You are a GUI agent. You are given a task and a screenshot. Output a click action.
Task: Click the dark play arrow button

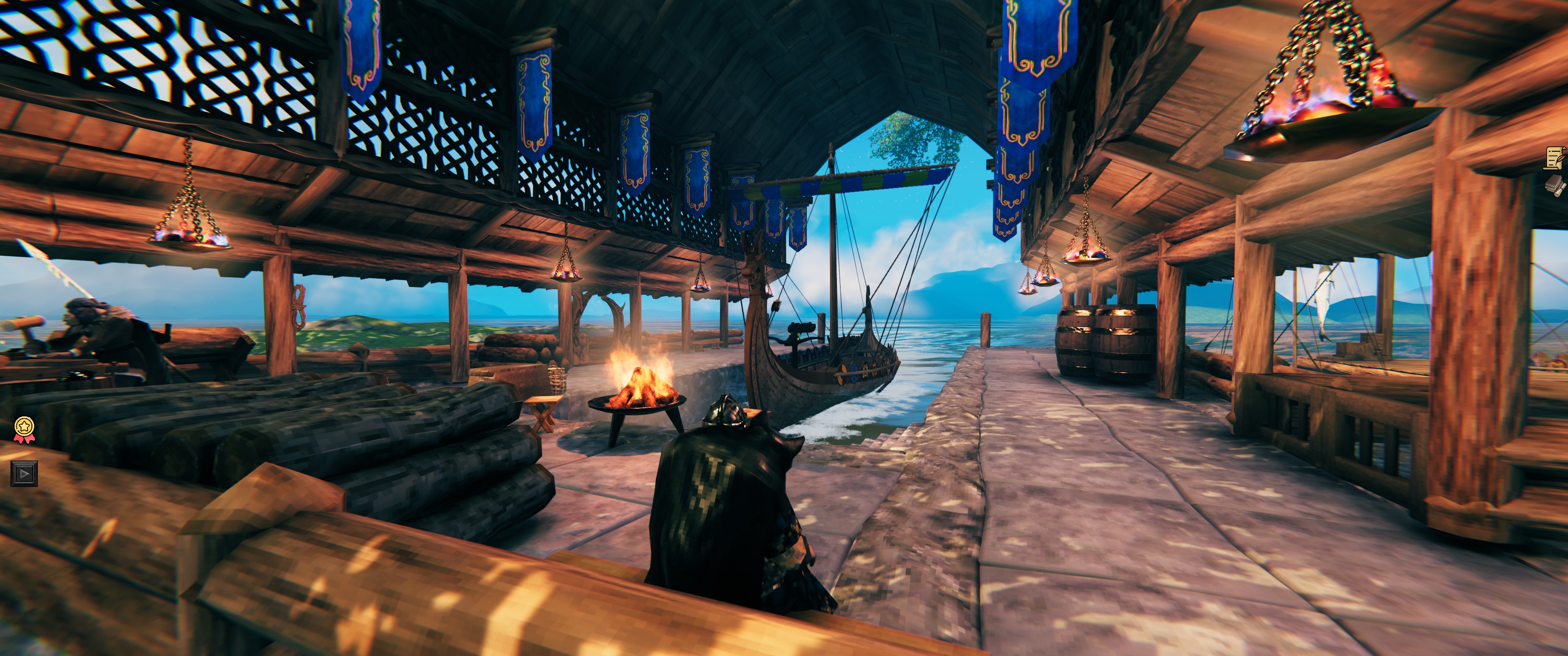tap(24, 473)
